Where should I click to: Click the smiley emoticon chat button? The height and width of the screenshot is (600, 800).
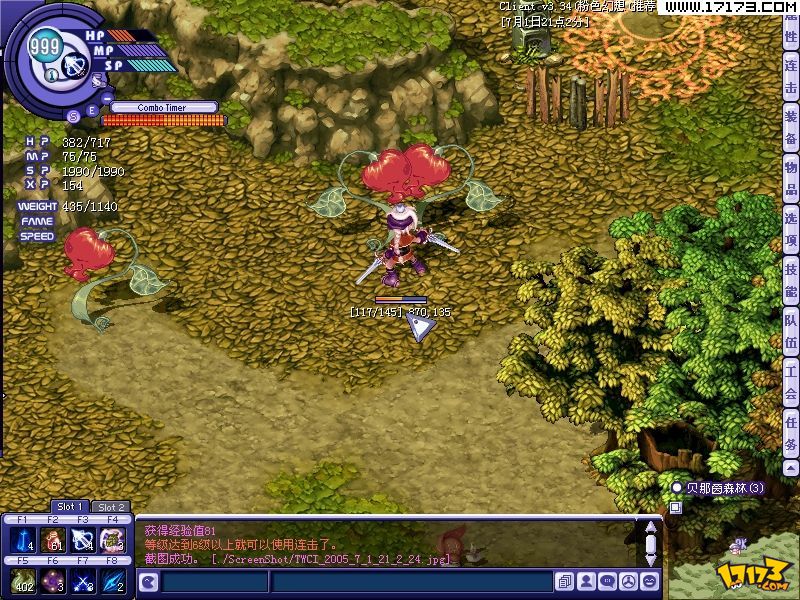(x=651, y=581)
